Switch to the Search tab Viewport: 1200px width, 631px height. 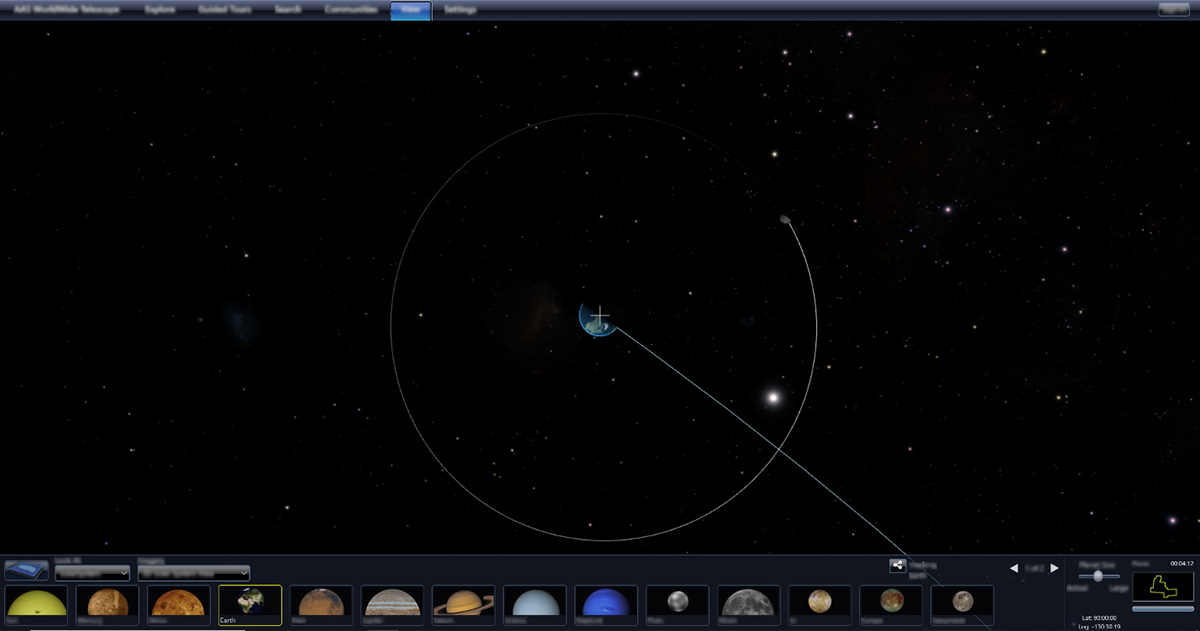pos(287,10)
